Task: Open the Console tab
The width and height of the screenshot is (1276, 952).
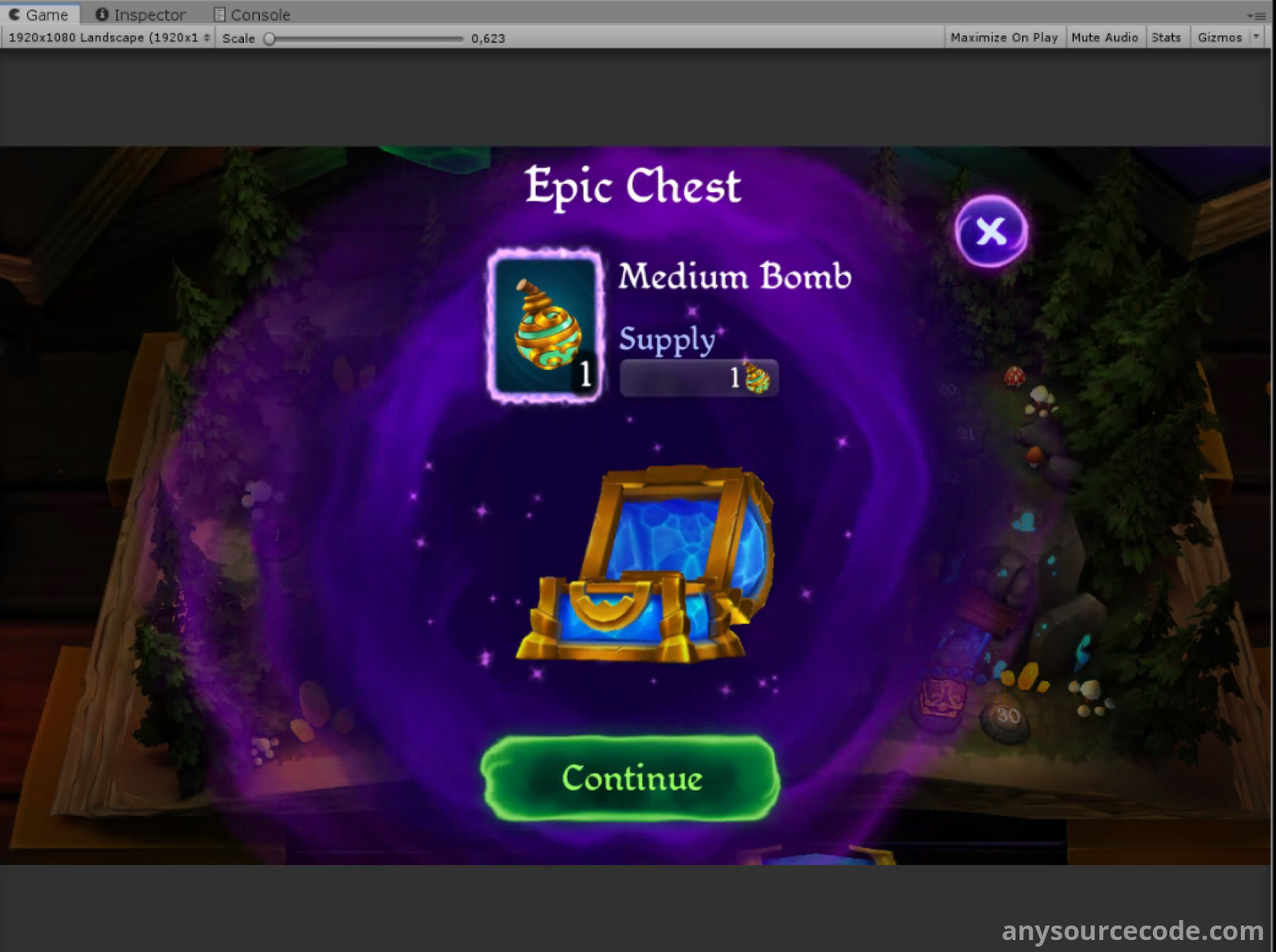Action: pos(252,14)
